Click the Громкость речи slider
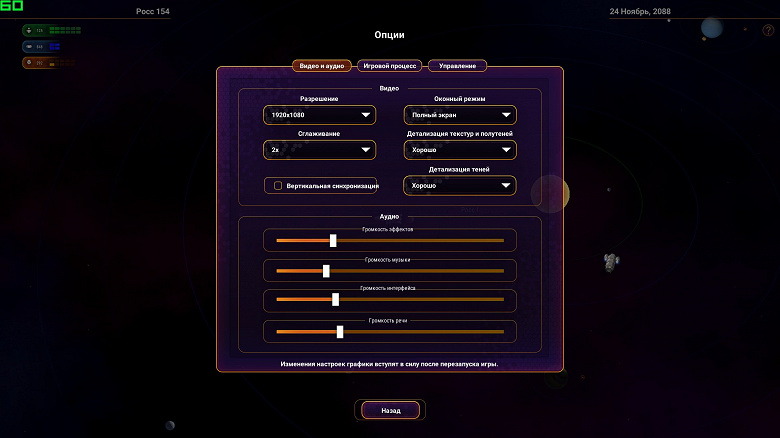The height and width of the screenshot is (438, 780). pos(340,331)
